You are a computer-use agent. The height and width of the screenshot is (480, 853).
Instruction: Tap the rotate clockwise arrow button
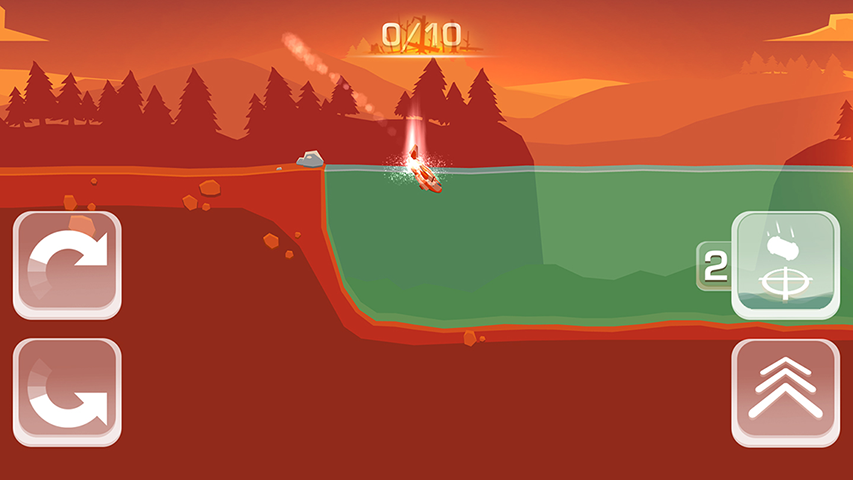click(x=67, y=265)
